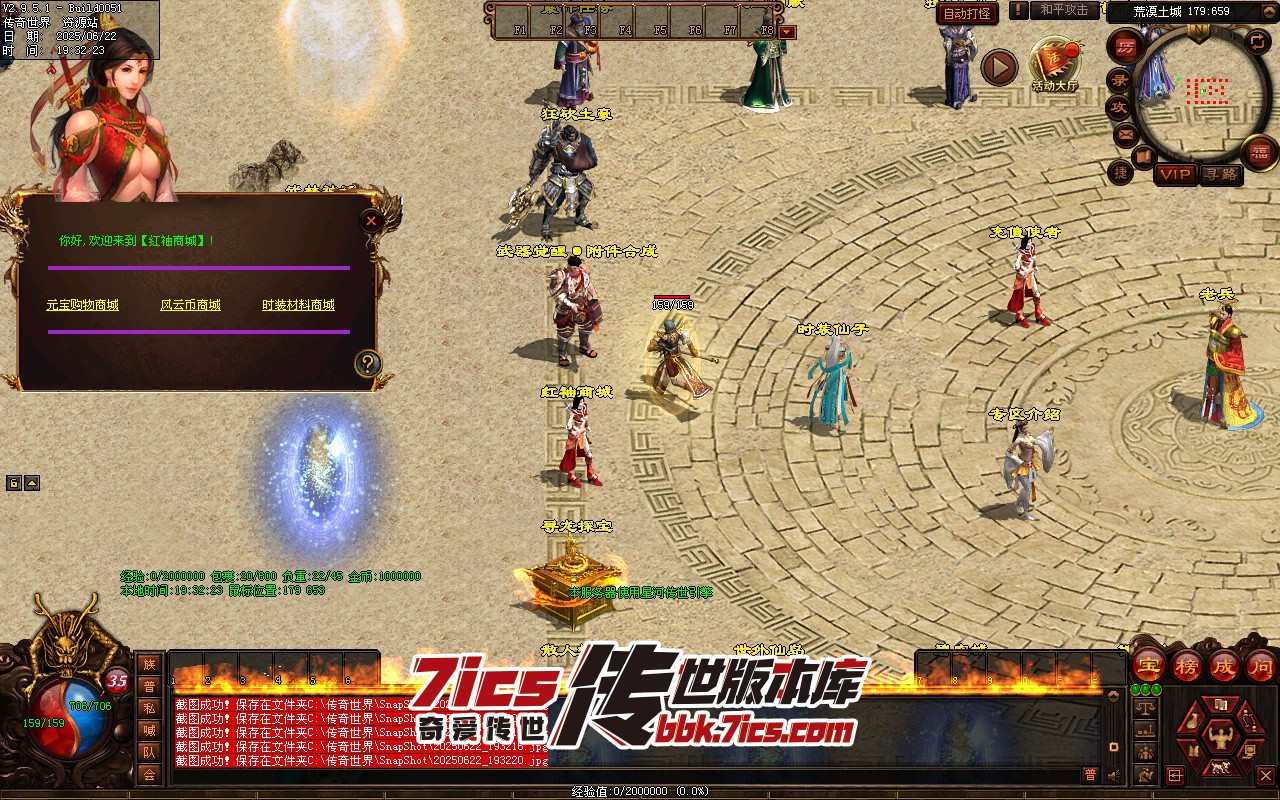Select the 私 private chat channel
1280x800 pixels.
[149, 707]
